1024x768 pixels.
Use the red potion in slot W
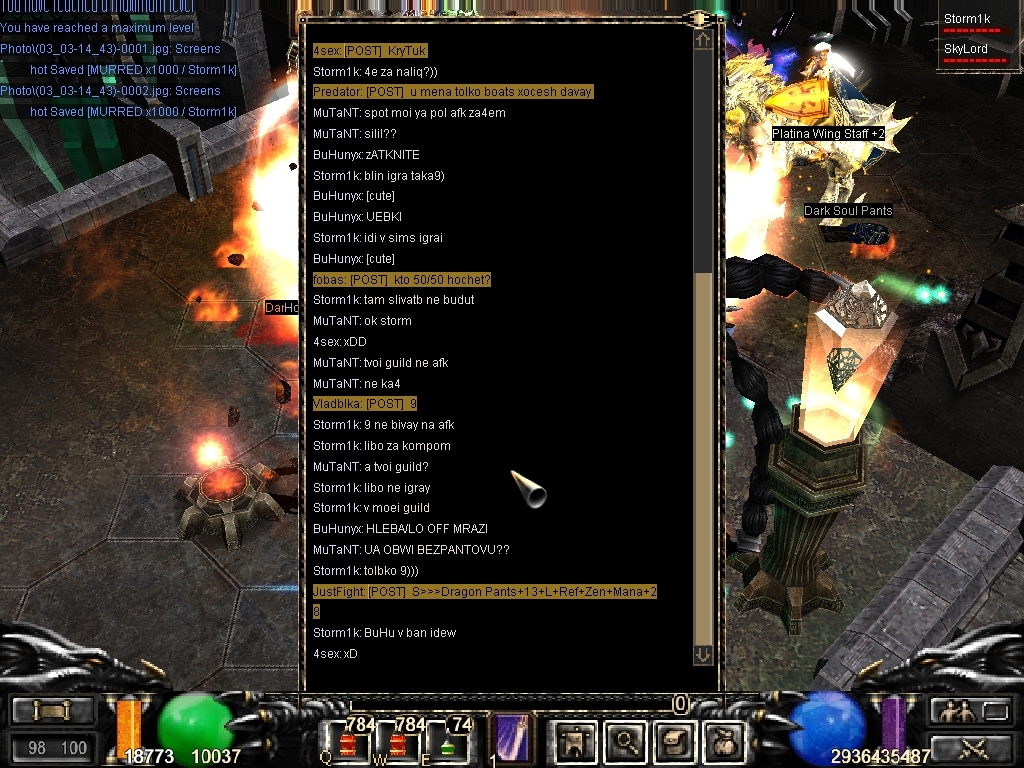pos(397,743)
